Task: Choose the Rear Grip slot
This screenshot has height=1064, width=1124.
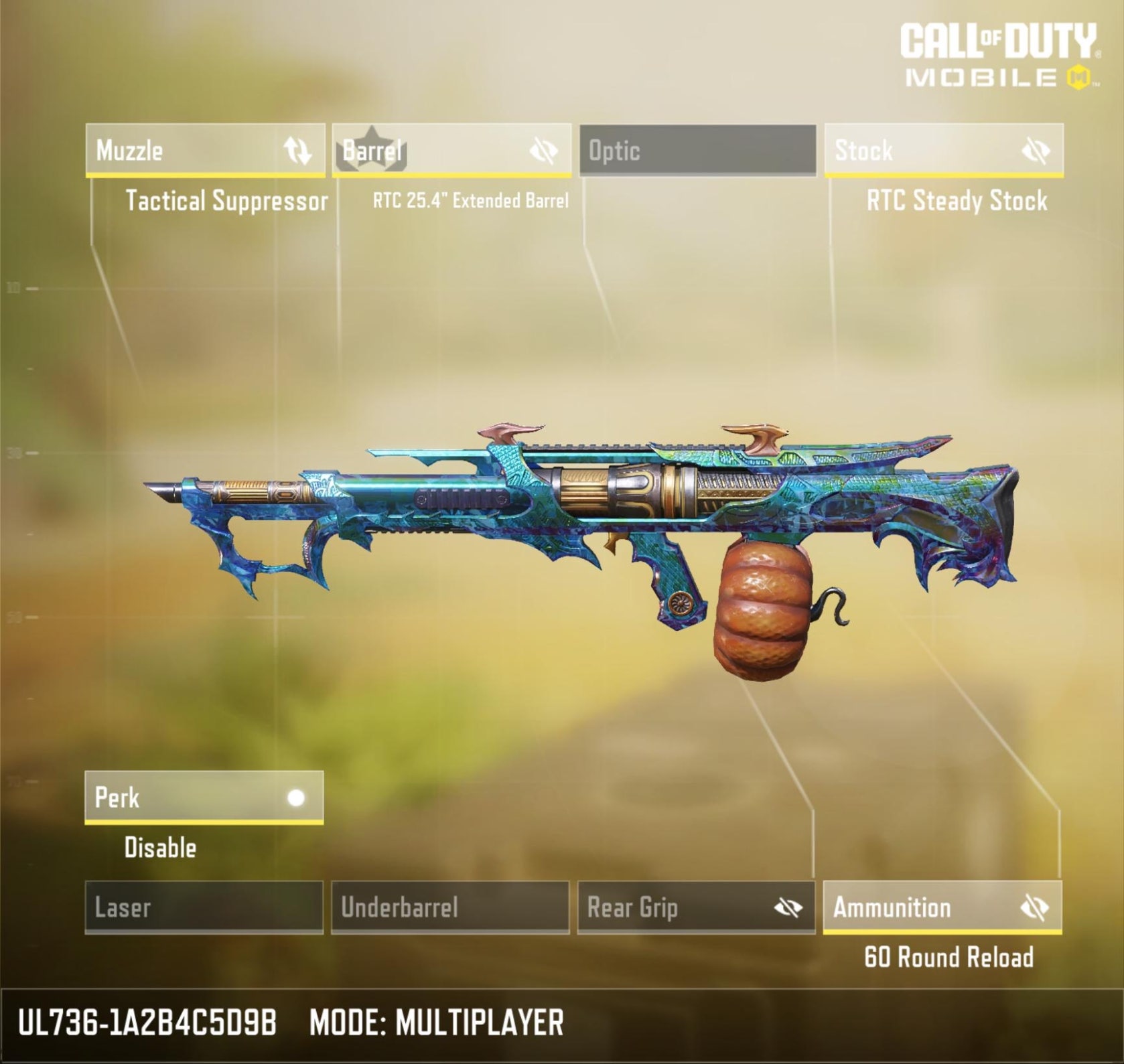Action: [x=670, y=907]
